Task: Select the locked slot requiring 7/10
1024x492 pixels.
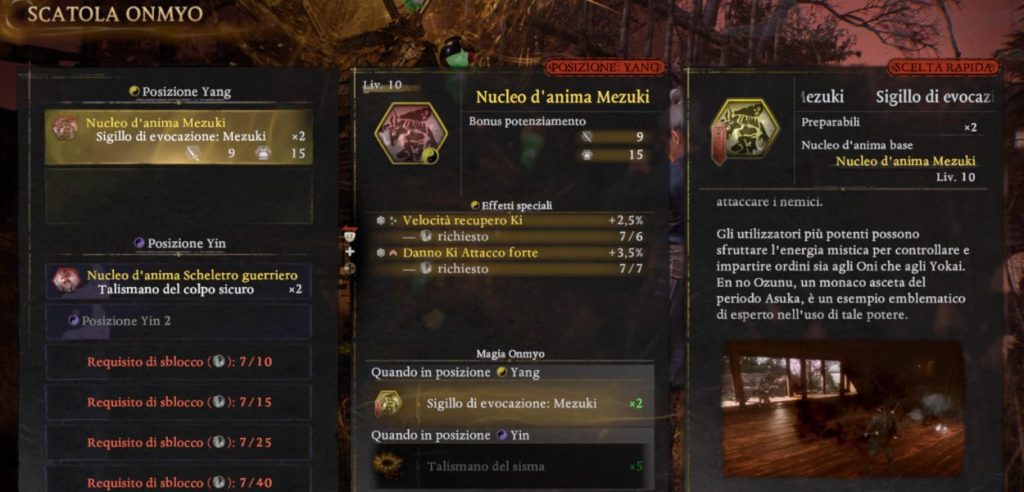Action: coord(179,361)
